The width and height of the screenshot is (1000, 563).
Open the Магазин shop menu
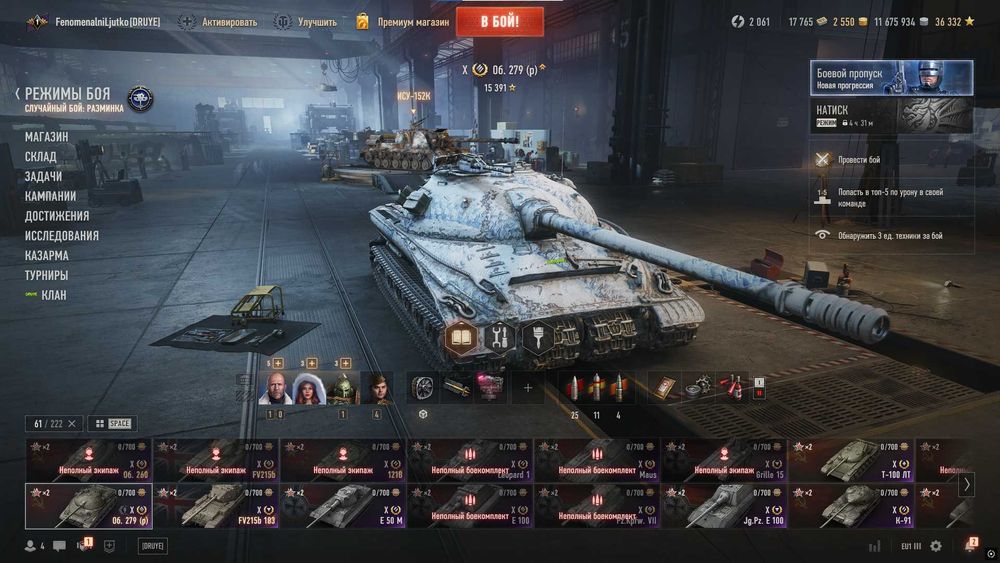(47, 137)
